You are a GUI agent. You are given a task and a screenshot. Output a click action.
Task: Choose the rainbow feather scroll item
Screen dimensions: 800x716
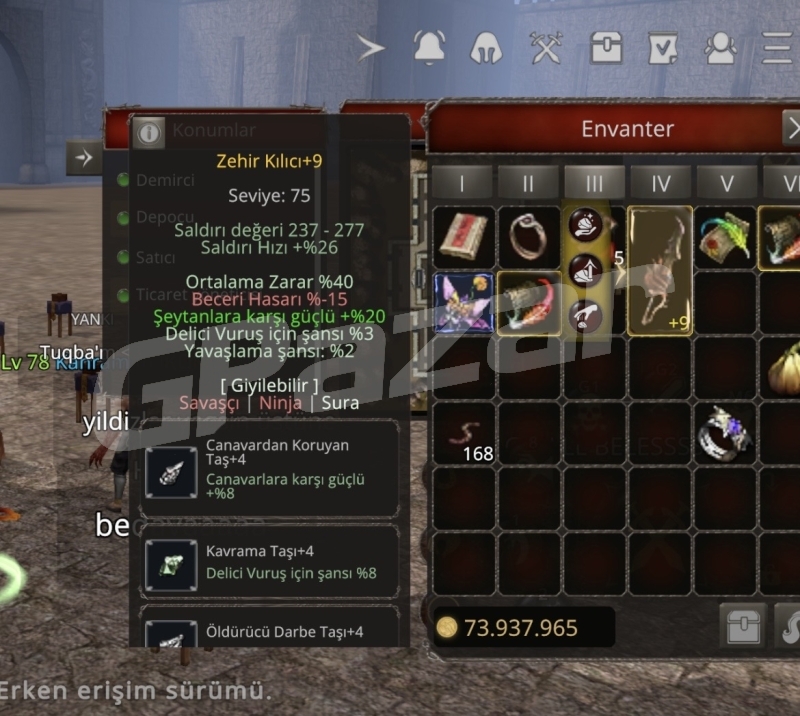tap(726, 237)
